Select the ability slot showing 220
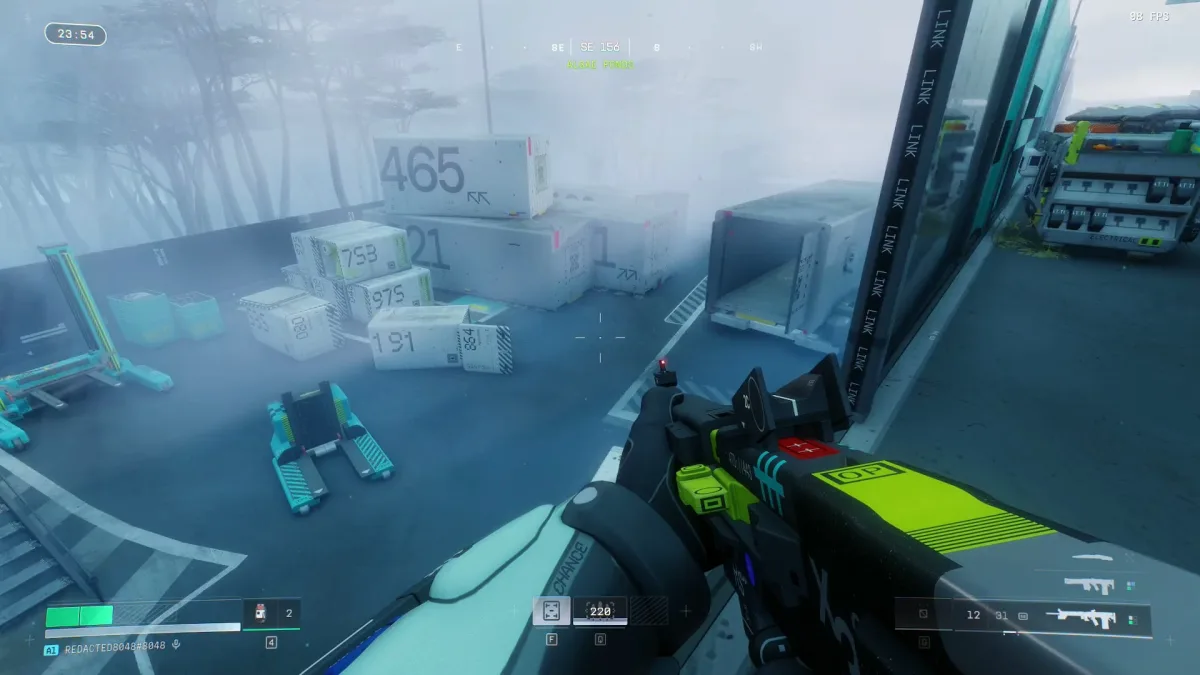Image resolution: width=1200 pixels, height=675 pixels. (x=600, y=611)
